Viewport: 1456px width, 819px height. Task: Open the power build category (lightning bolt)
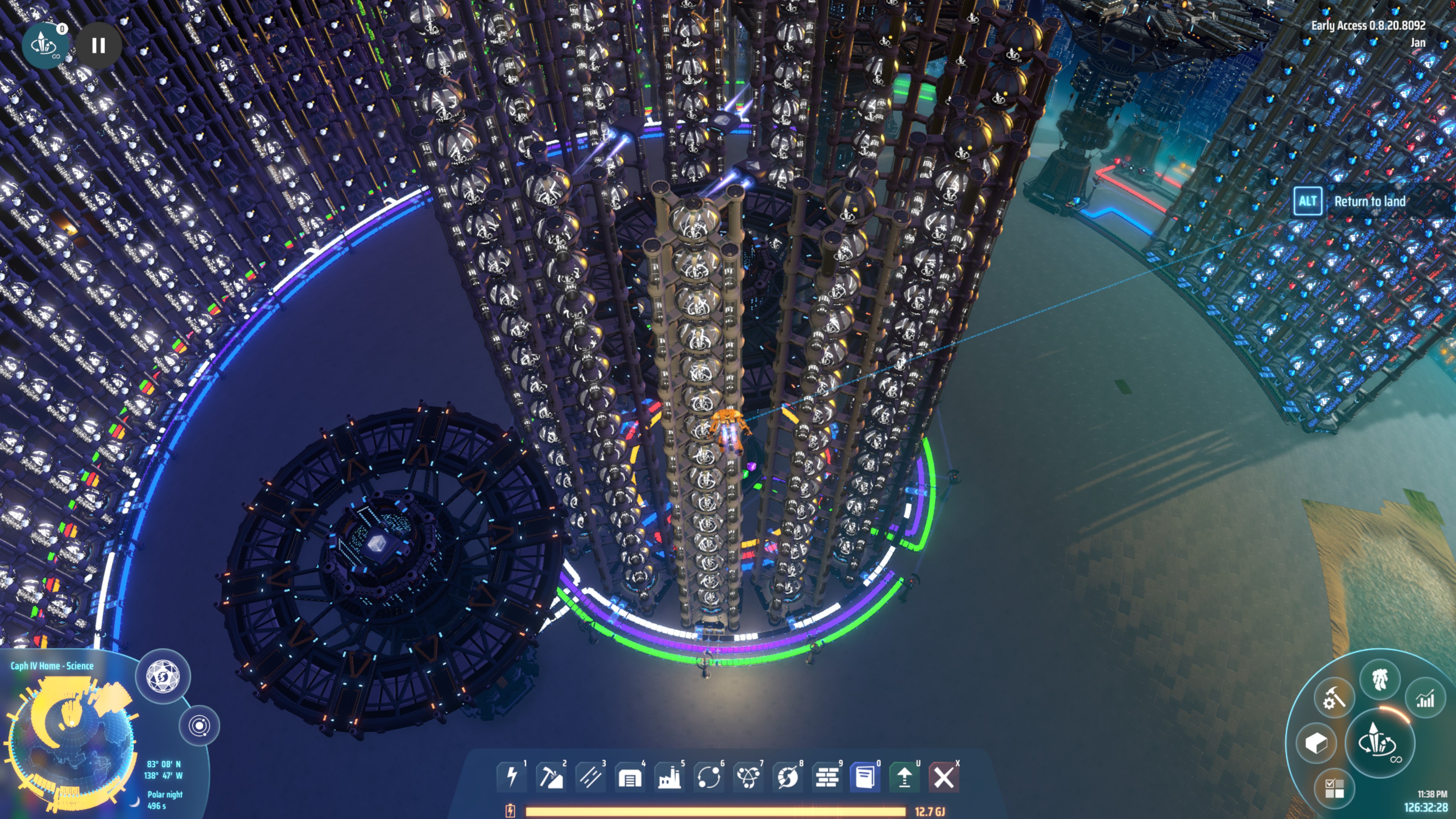point(511,777)
